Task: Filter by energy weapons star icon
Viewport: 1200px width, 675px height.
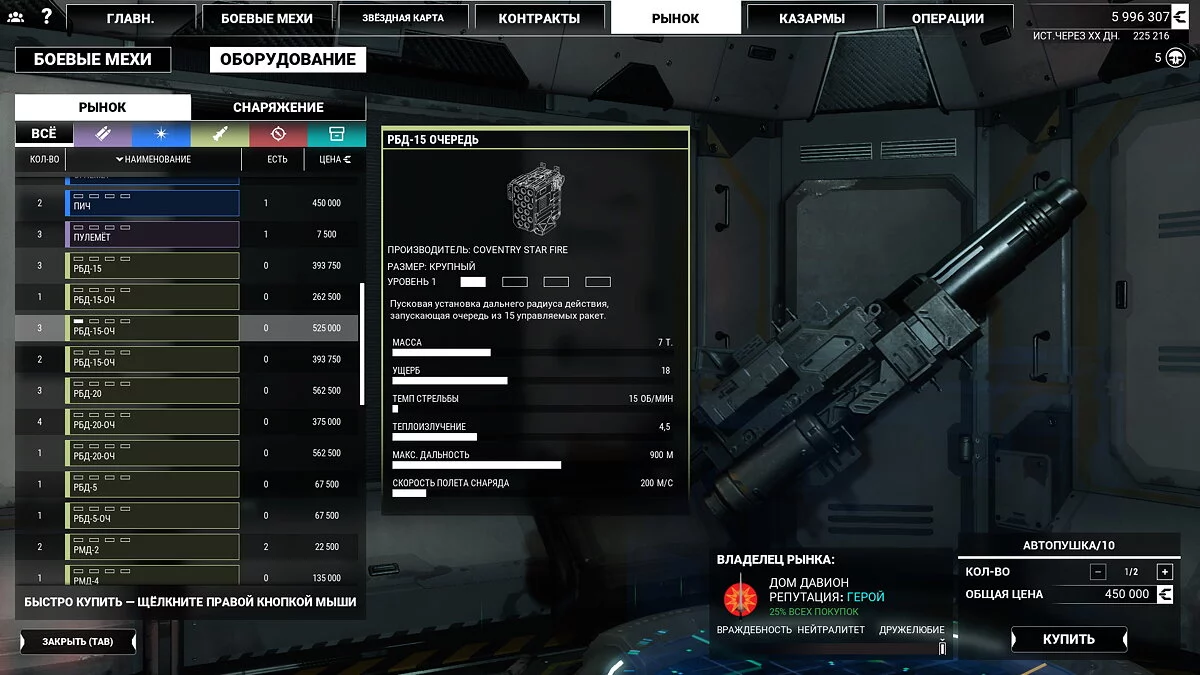Action: tap(160, 134)
